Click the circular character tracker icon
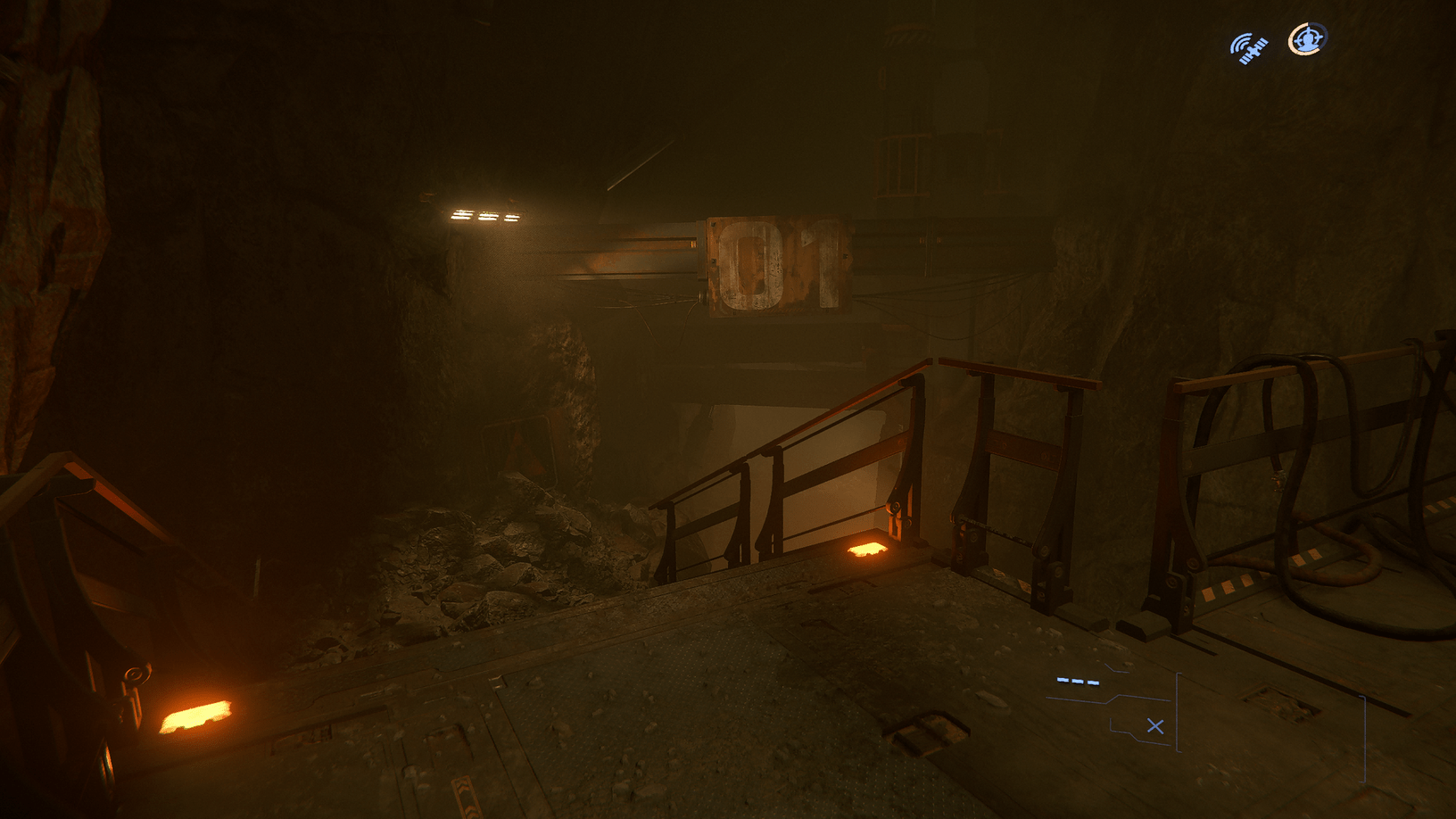 pyautogui.click(x=1305, y=39)
